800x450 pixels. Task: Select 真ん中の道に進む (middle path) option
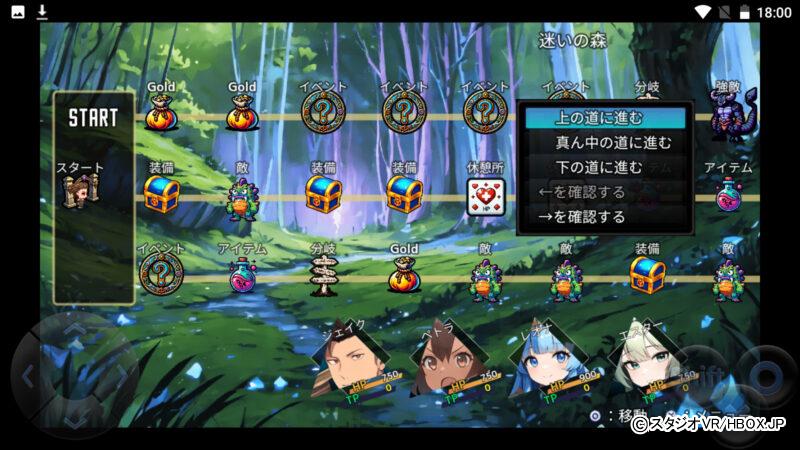click(x=604, y=143)
